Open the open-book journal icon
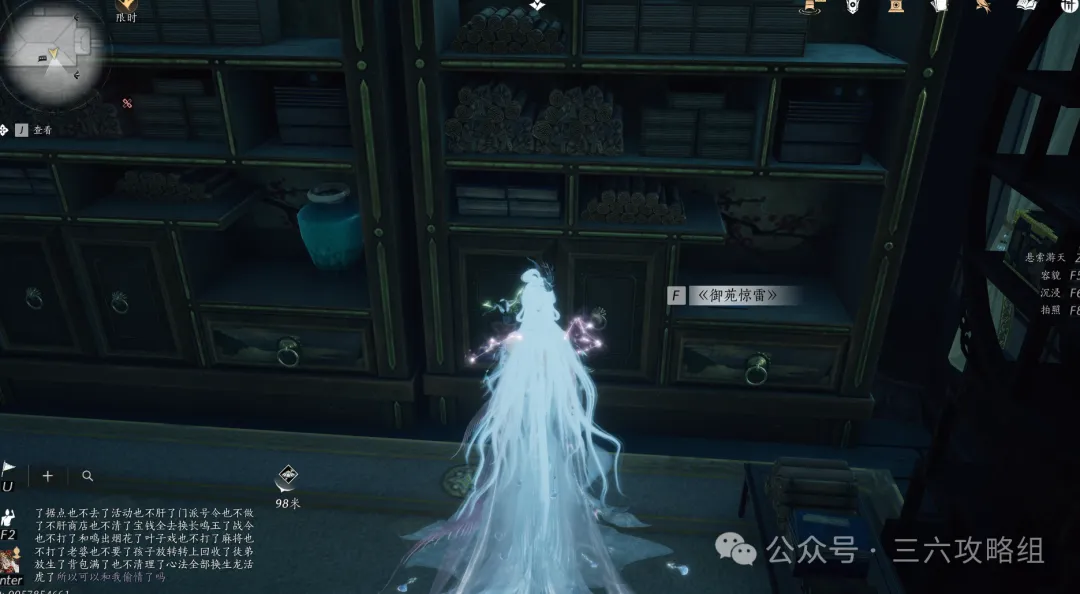The width and height of the screenshot is (1080, 594). click(x=1027, y=6)
